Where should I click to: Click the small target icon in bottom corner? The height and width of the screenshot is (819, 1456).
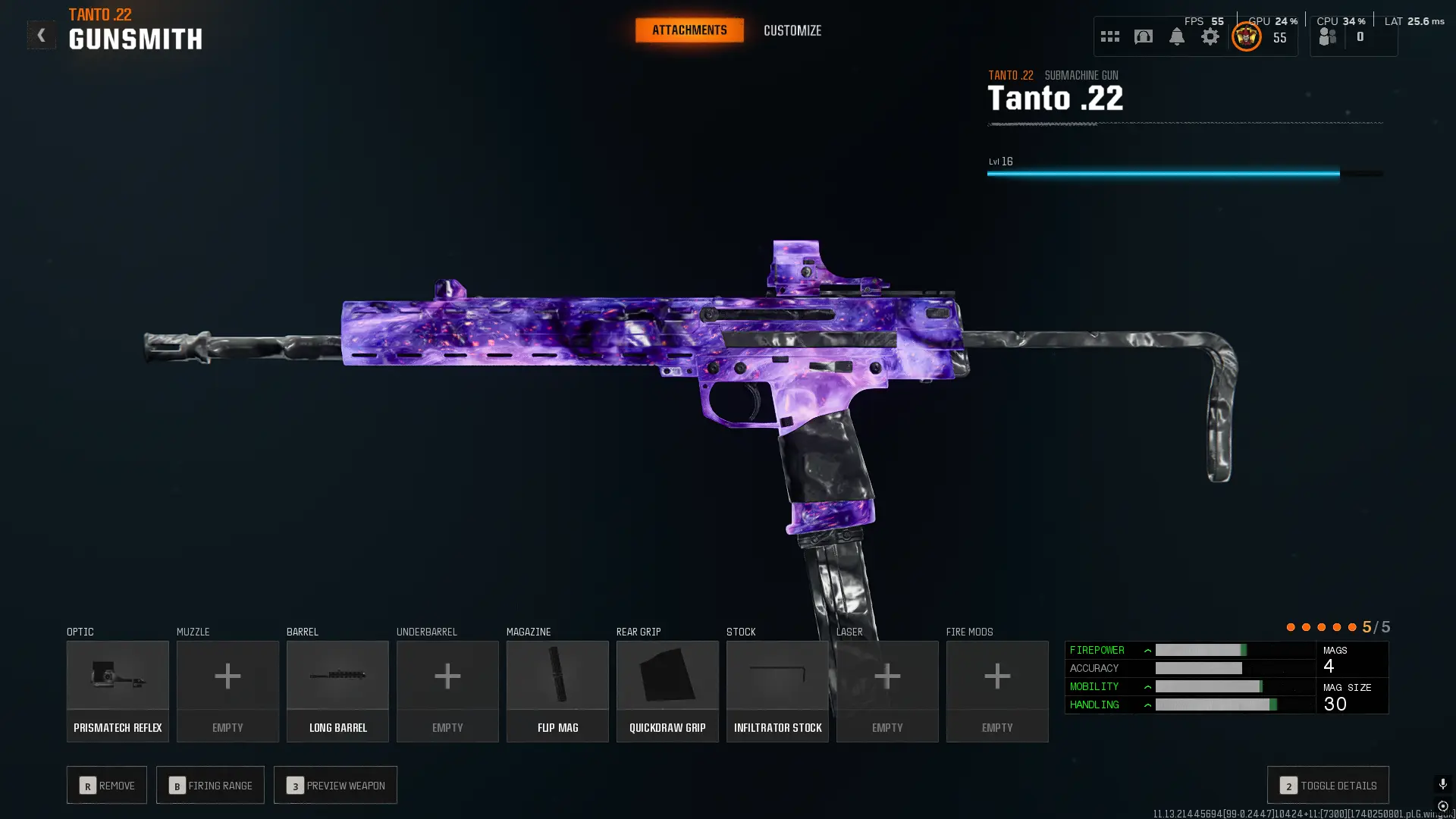(x=1444, y=807)
